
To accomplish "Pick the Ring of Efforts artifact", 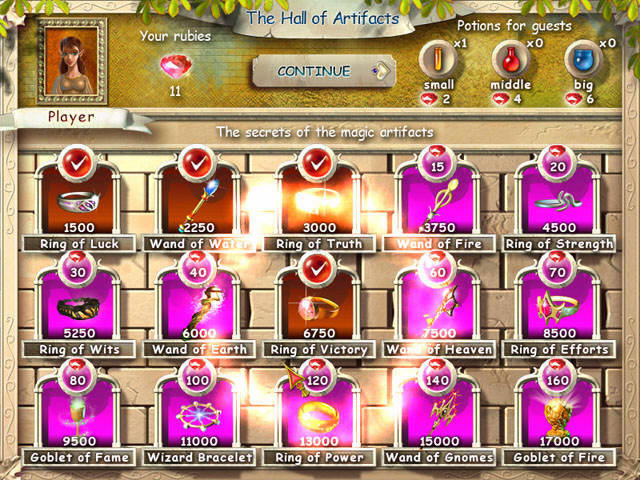I will pos(557,305).
